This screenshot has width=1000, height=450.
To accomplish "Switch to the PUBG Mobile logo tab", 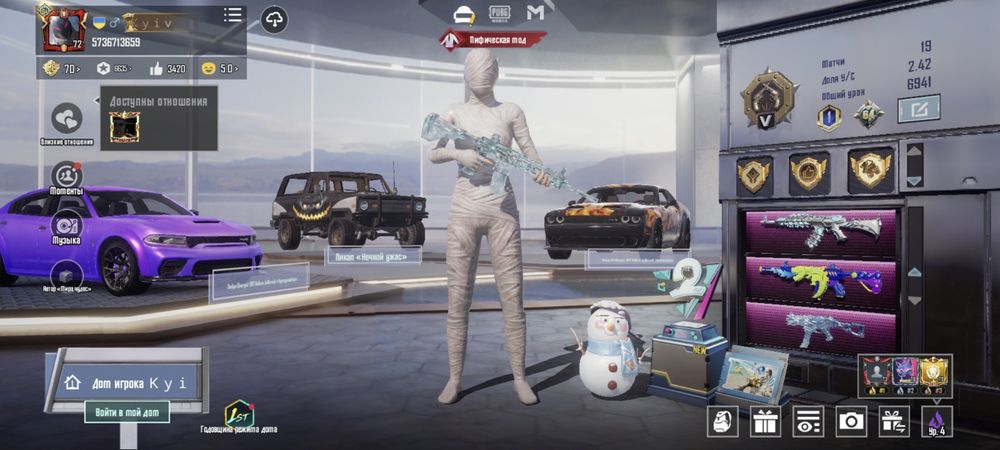I will 499,13.
